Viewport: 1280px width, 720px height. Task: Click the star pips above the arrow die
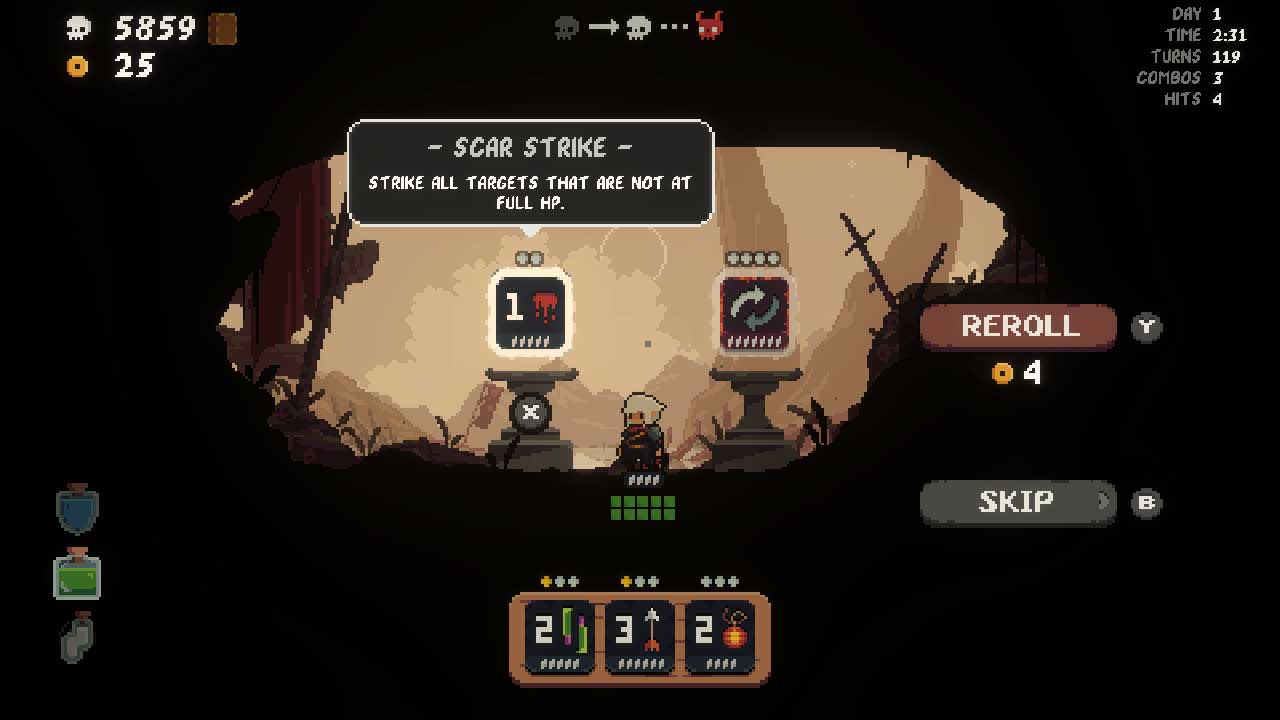point(639,580)
